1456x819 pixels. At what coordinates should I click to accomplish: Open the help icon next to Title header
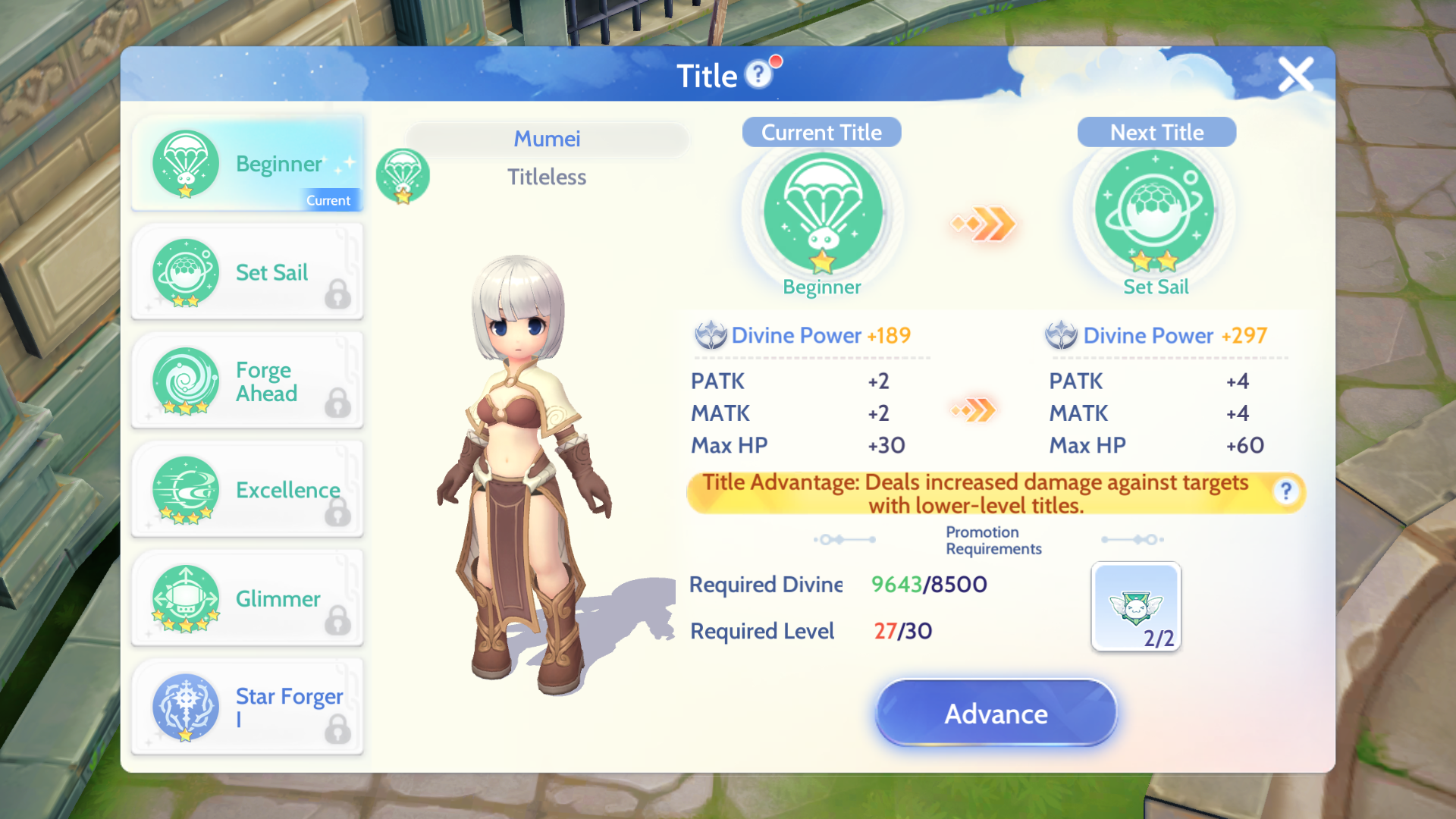[x=758, y=75]
